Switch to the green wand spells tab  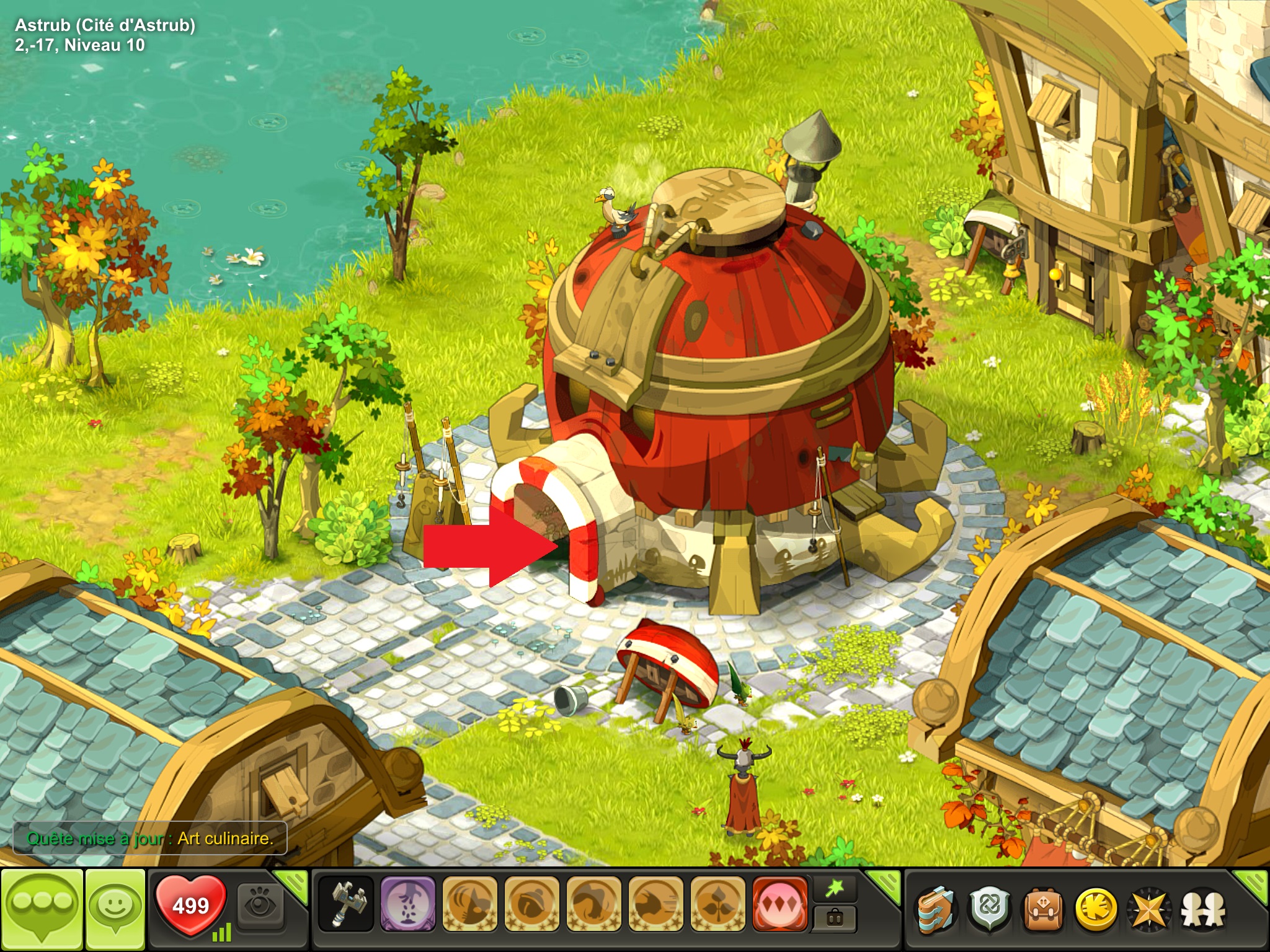click(x=835, y=889)
